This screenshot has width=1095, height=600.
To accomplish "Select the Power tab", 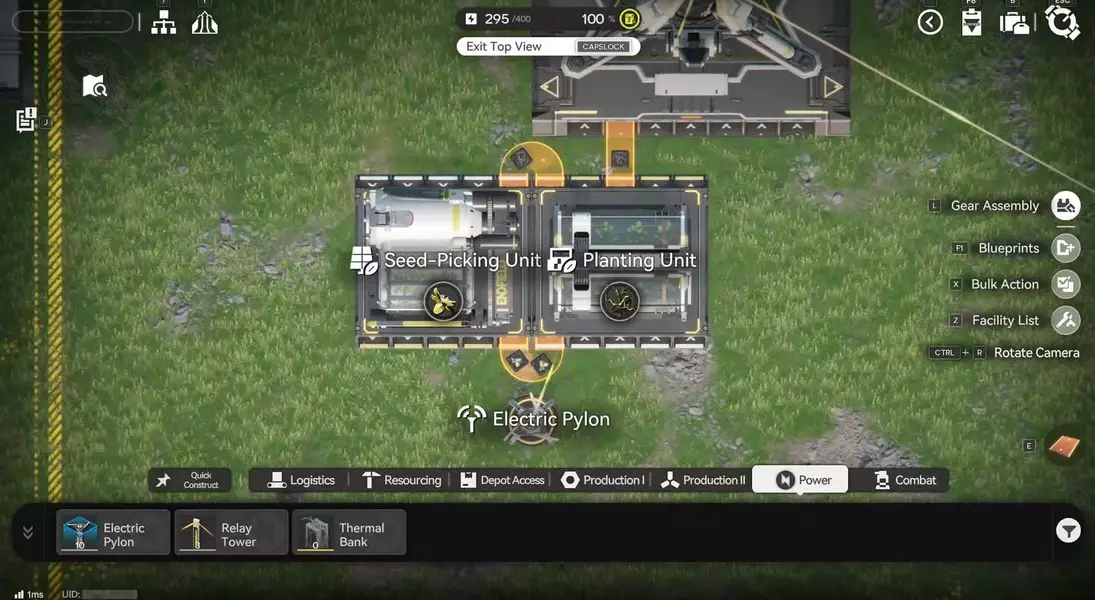I will point(800,480).
